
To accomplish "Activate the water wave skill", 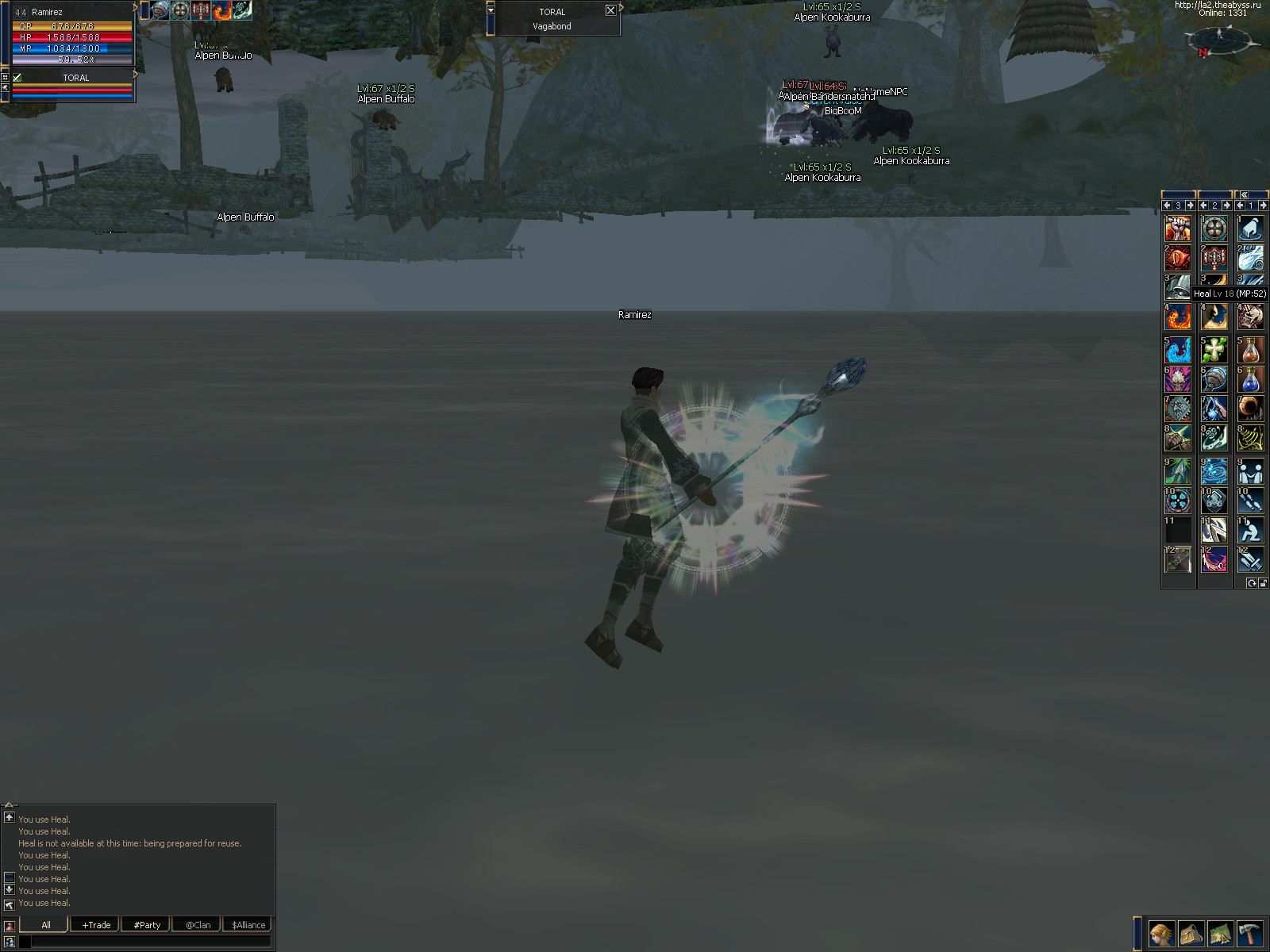I will (1177, 350).
